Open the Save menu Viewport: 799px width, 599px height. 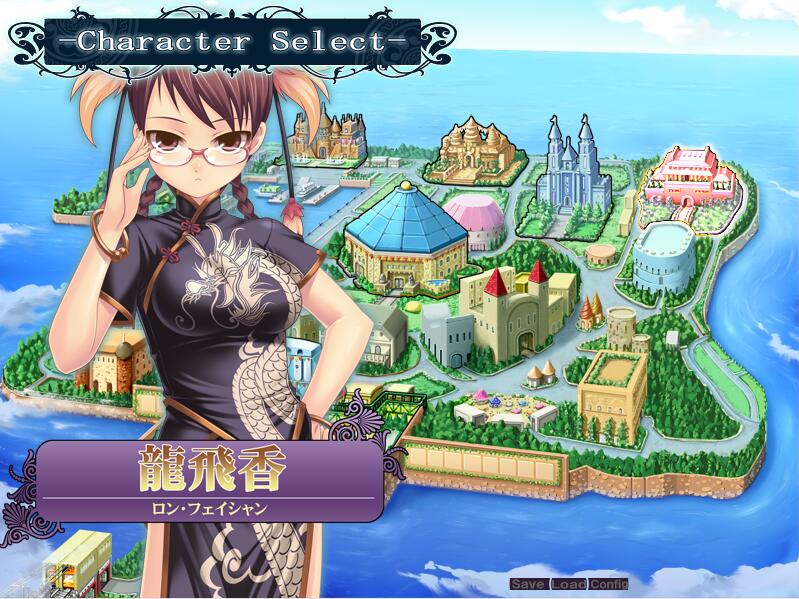(x=528, y=584)
